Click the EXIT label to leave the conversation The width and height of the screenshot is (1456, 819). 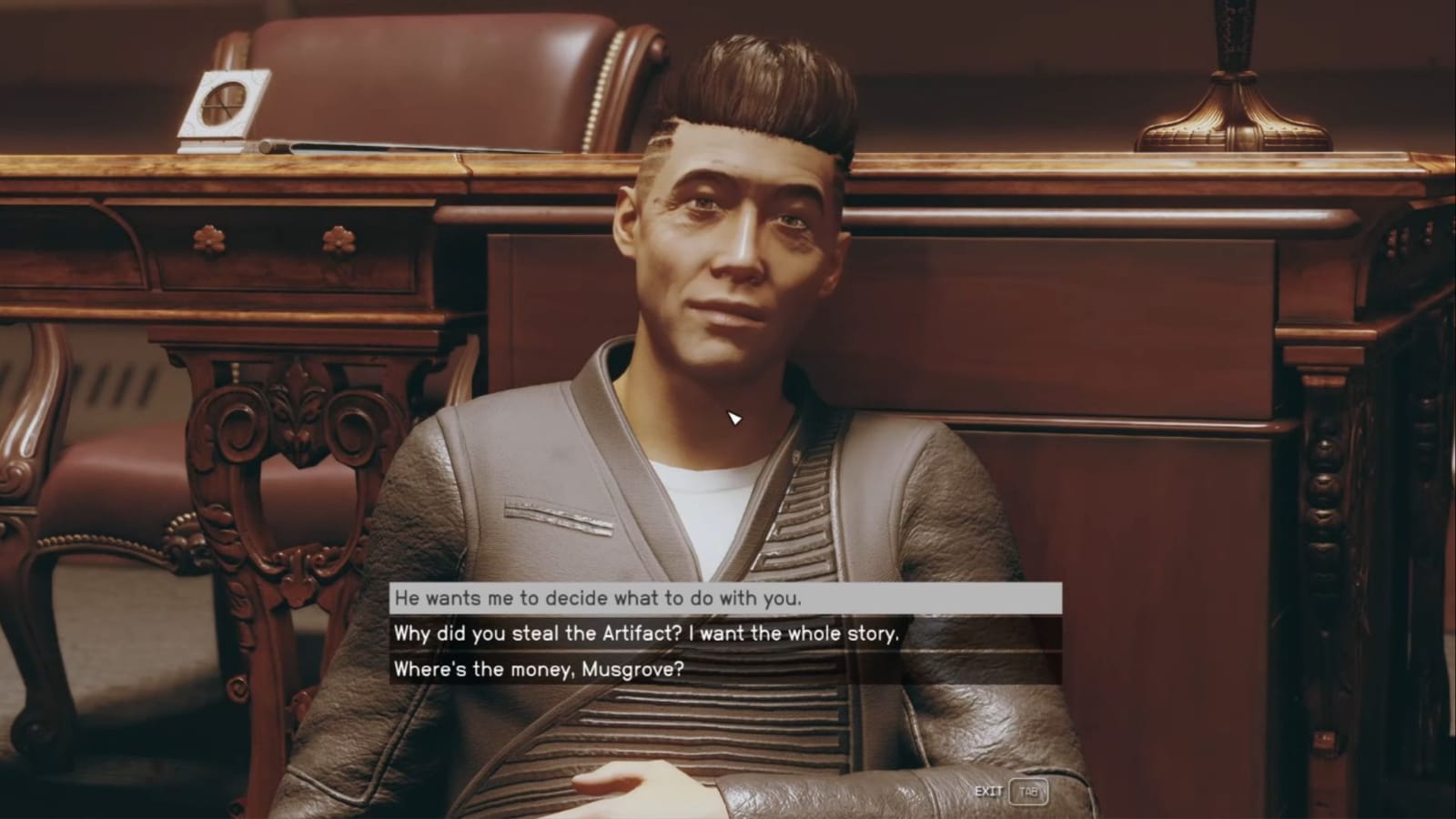[988, 792]
